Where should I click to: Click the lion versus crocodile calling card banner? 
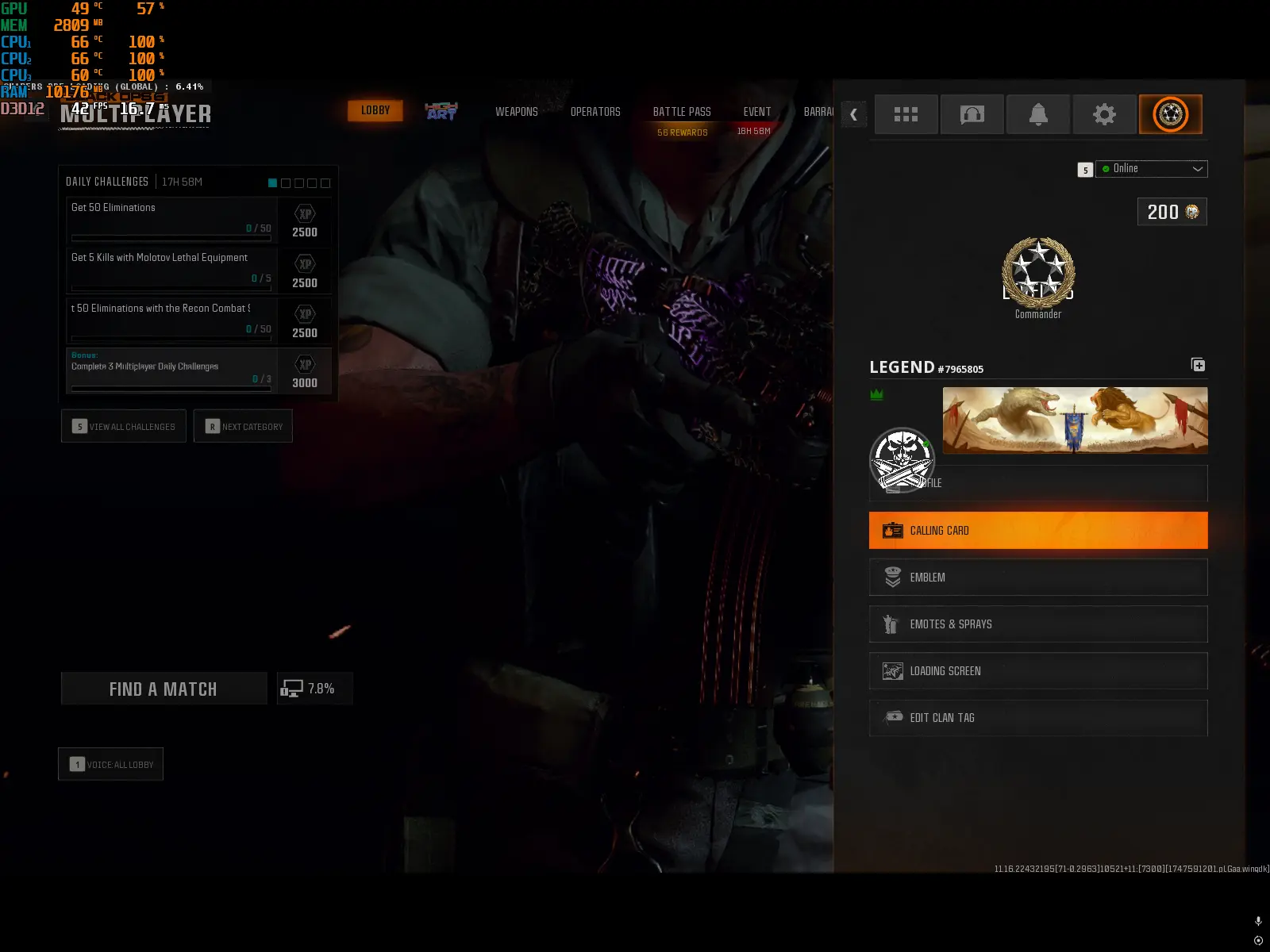click(1075, 420)
